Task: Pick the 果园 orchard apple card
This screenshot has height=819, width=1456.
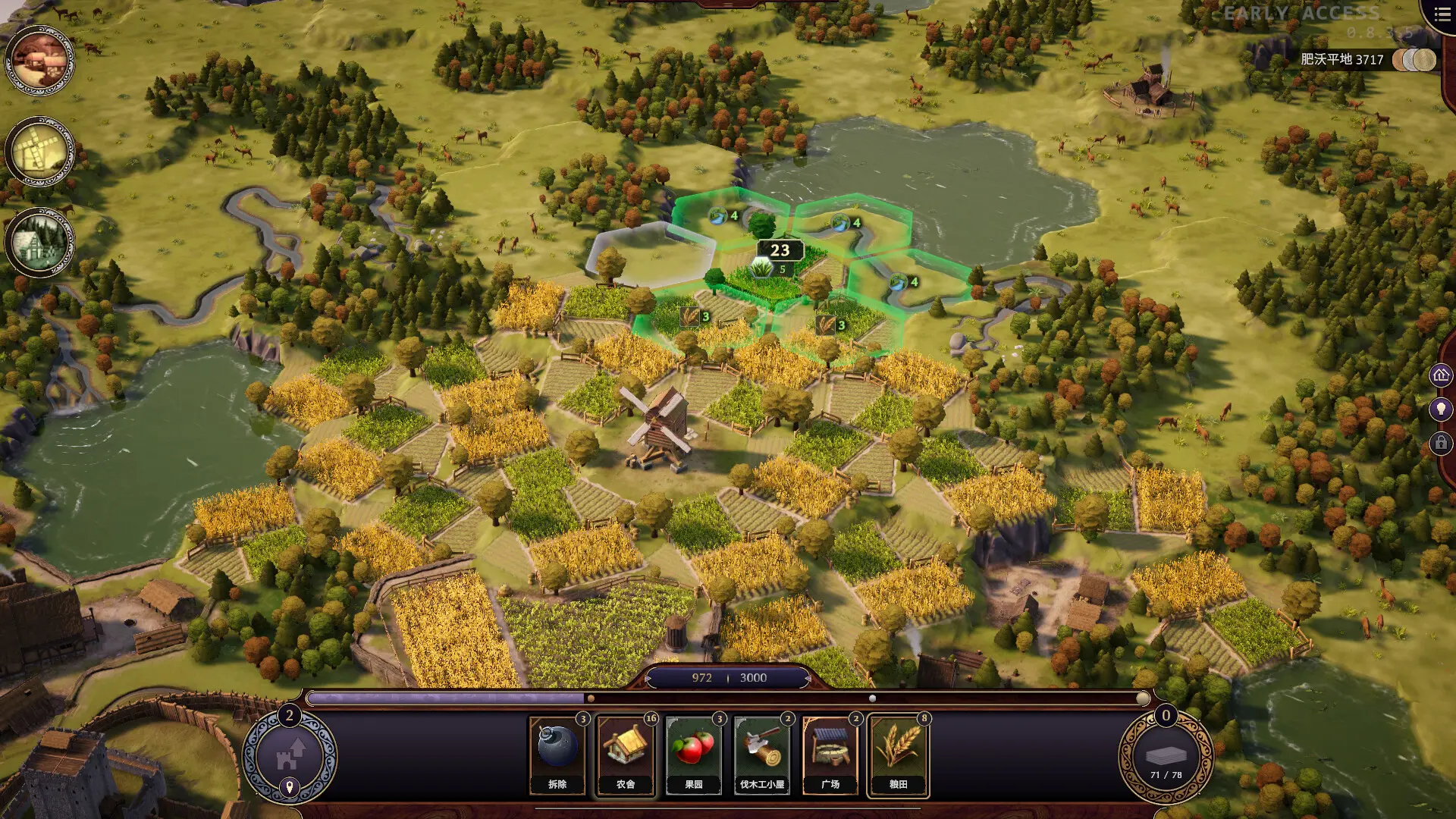Action: (x=694, y=756)
